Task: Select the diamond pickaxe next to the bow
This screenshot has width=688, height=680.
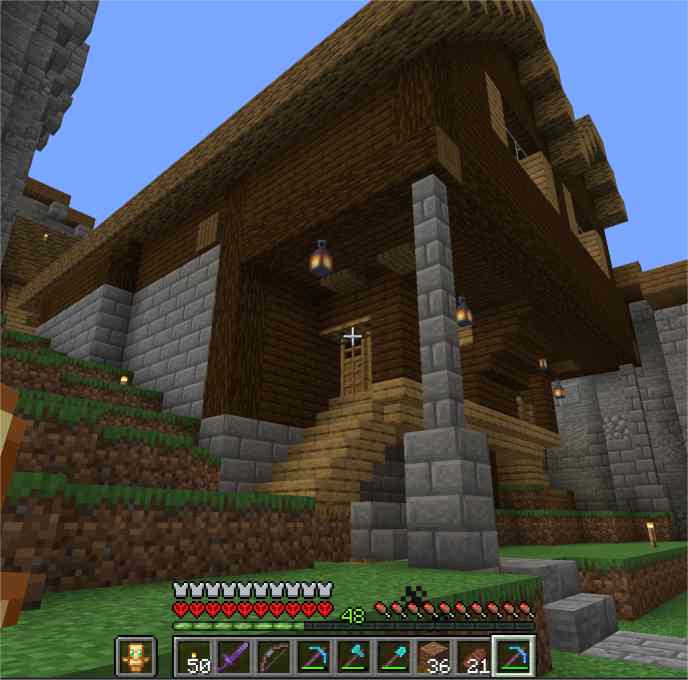Action: click(x=315, y=657)
